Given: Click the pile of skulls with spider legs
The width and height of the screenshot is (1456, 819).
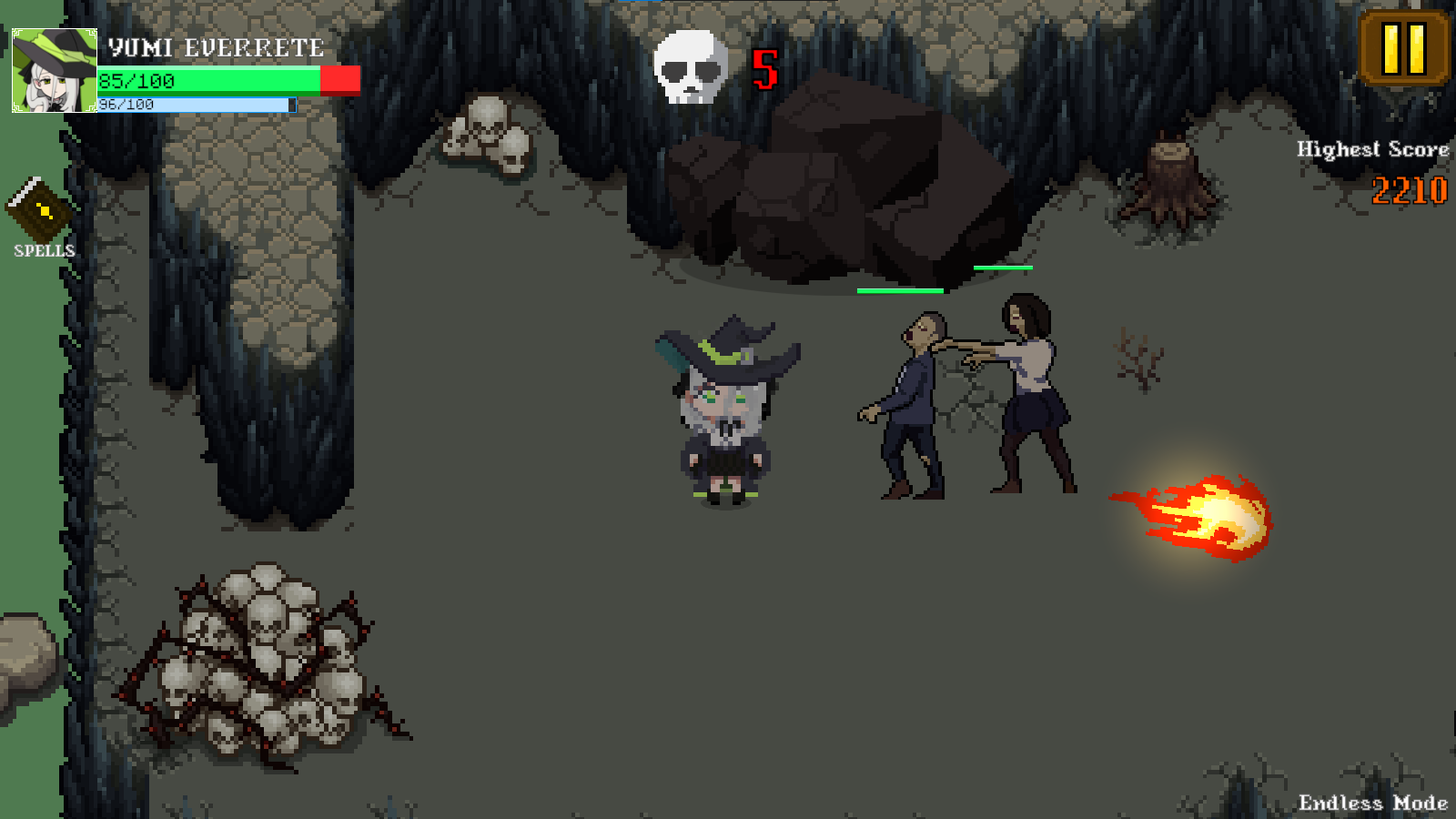Looking at the screenshot, I should point(264,664).
